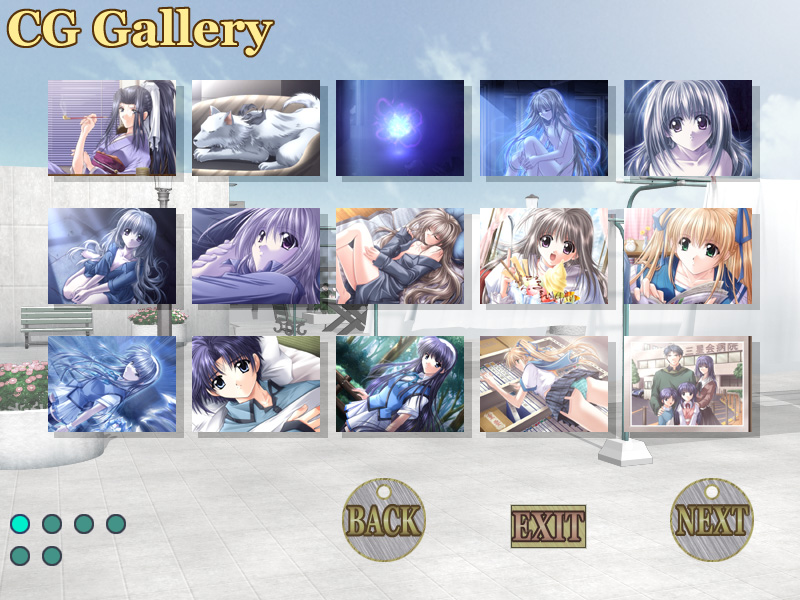Click the BACK medallion button
800x600 pixels.
(x=384, y=520)
